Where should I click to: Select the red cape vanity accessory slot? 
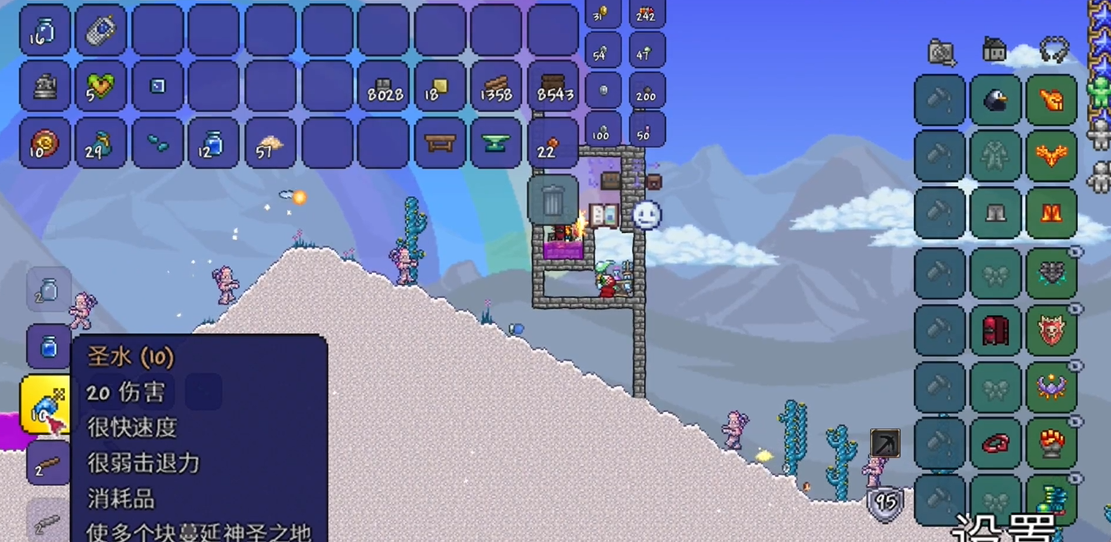coord(996,329)
